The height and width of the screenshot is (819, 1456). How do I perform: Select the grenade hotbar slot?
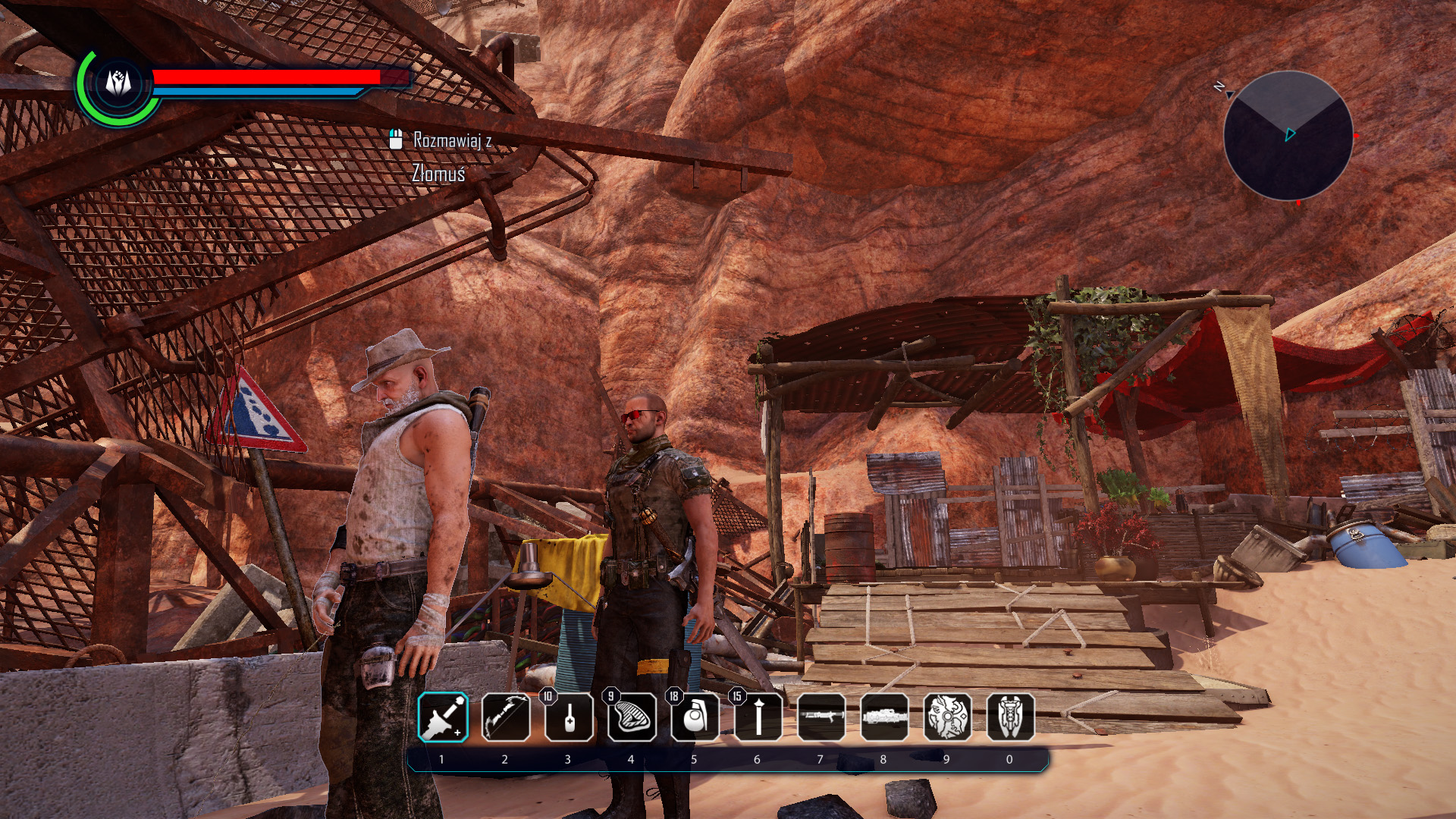point(695,717)
